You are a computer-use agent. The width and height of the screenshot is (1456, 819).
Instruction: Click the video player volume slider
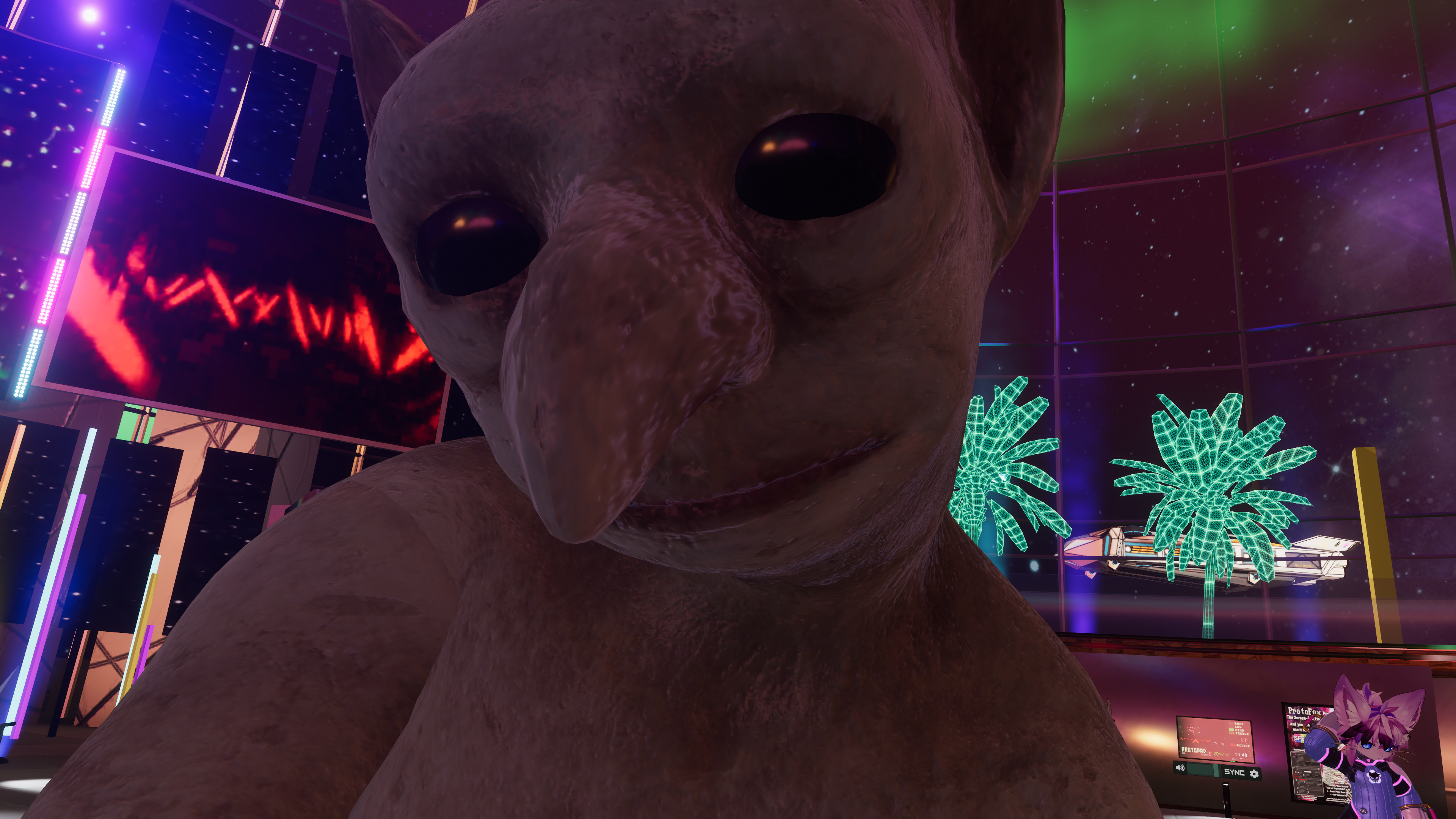tap(1202, 769)
